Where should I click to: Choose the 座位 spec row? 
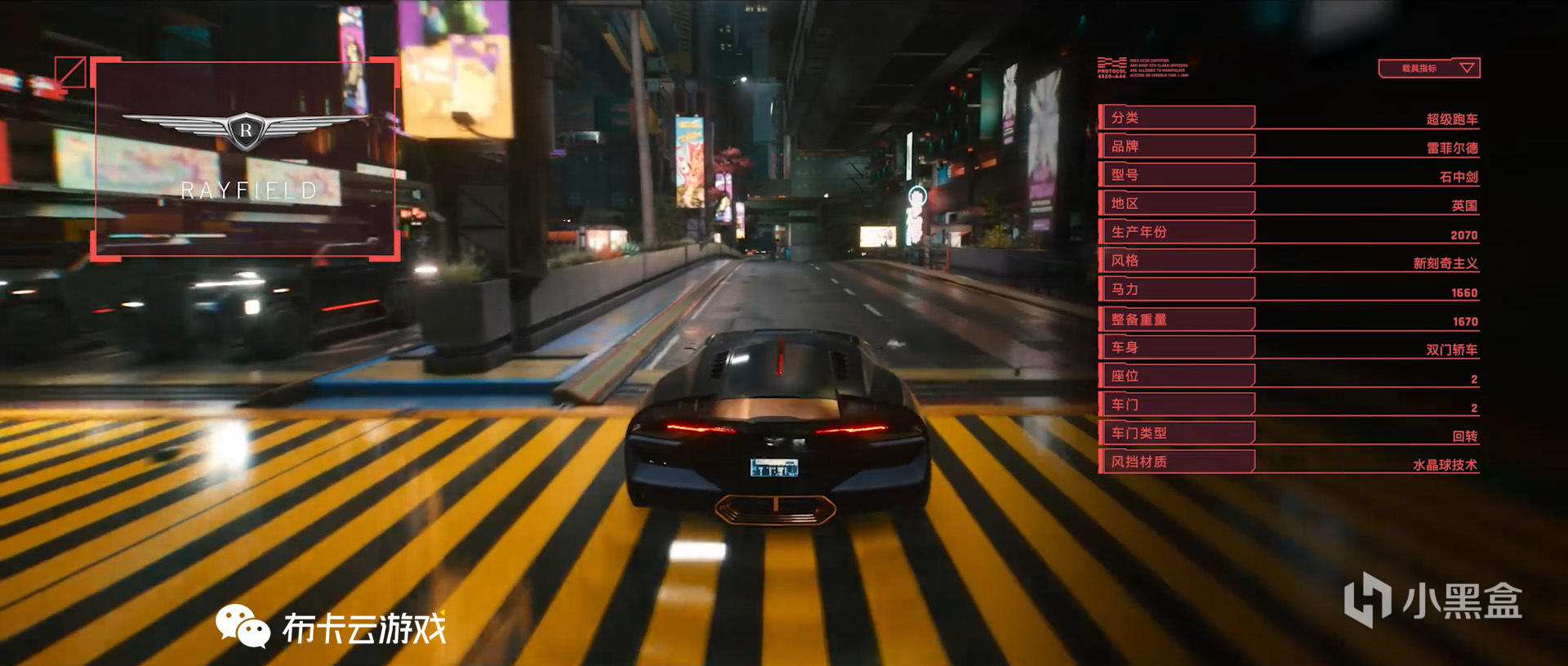pyautogui.click(x=1176, y=376)
